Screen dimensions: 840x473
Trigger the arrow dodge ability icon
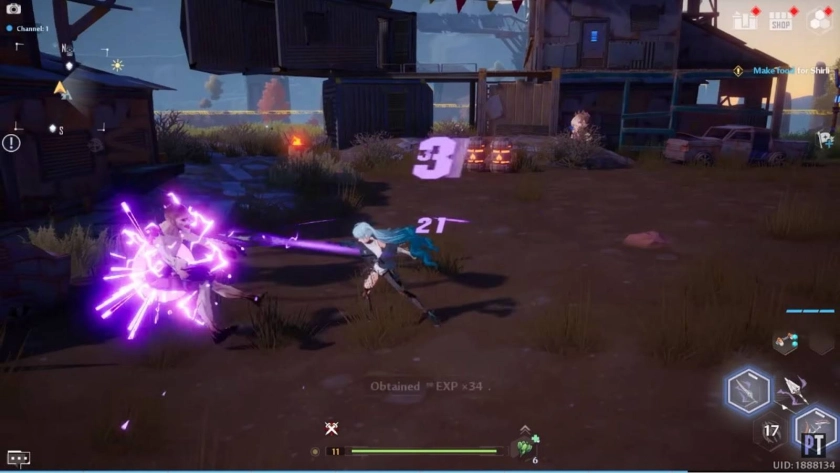click(x=796, y=389)
